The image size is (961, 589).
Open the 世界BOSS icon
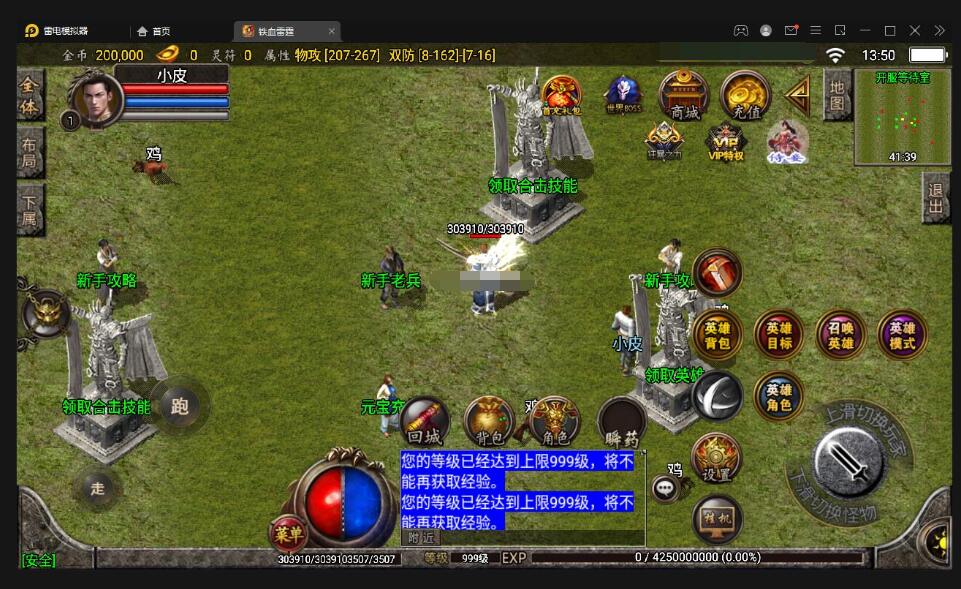tap(623, 95)
